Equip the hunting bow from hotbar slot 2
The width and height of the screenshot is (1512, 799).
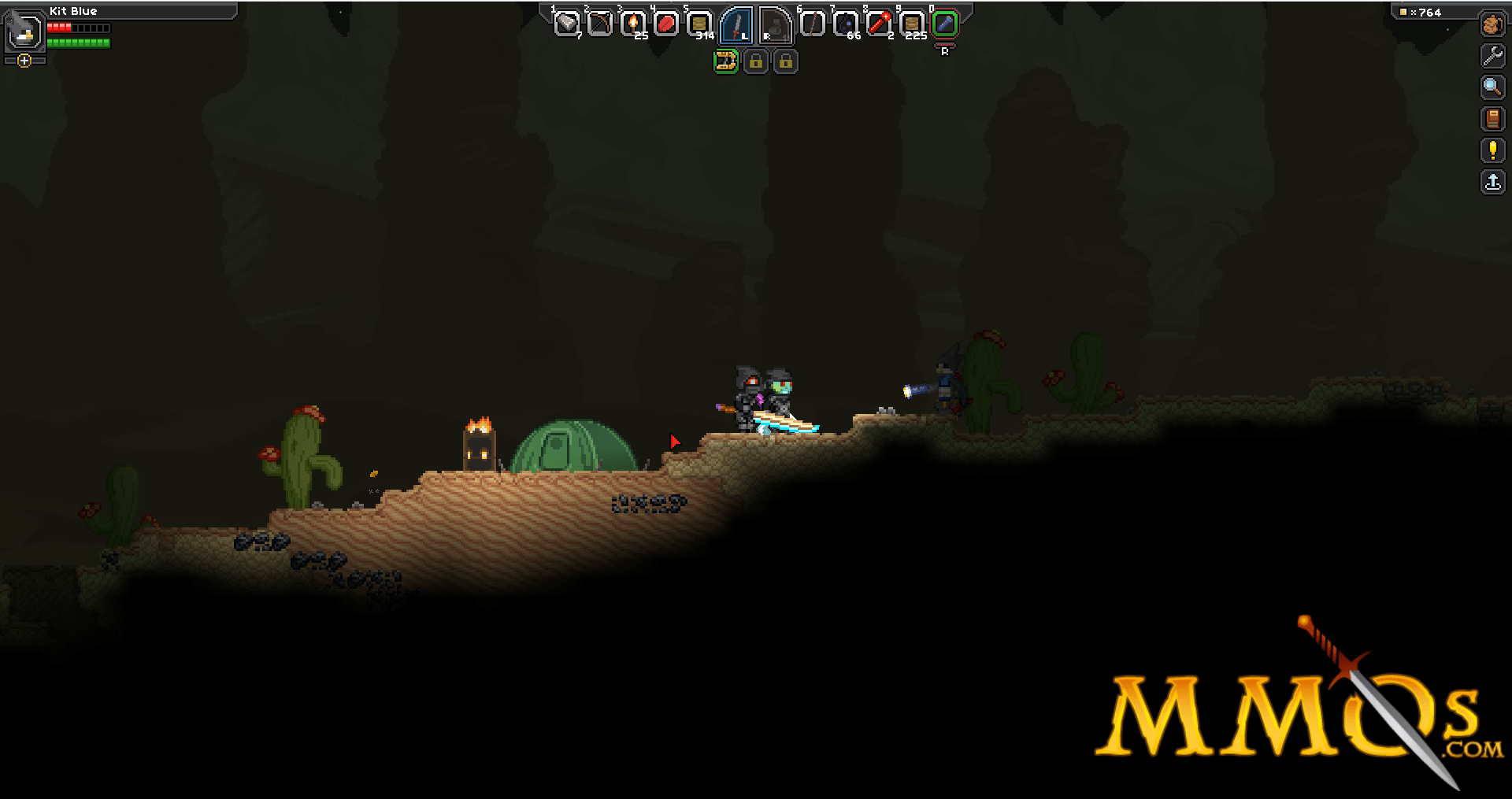coord(598,24)
